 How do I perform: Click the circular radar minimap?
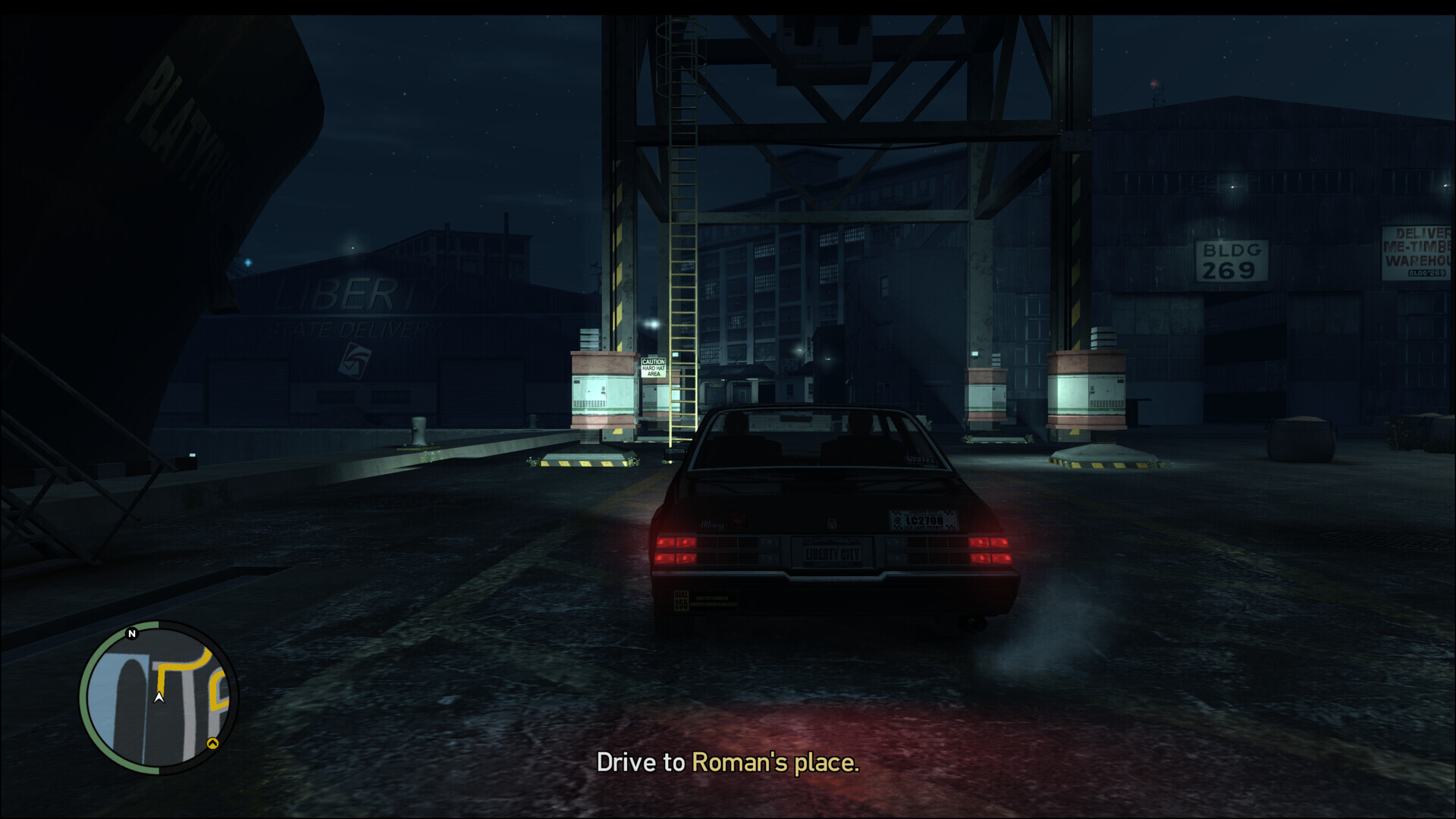(x=158, y=698)
